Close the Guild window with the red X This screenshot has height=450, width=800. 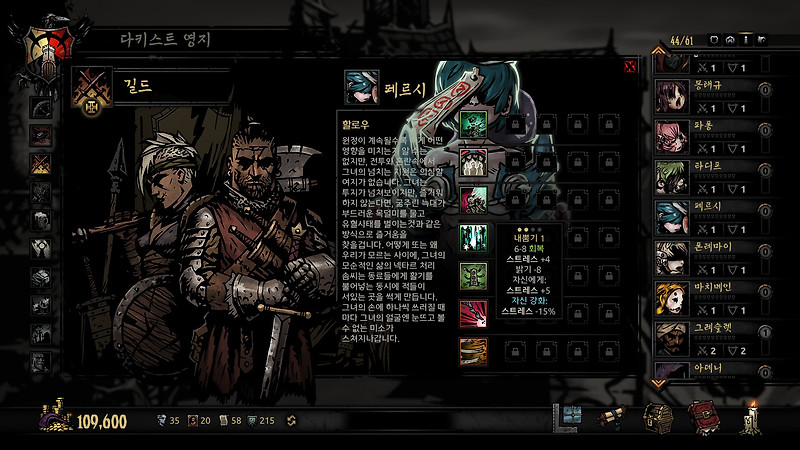click(x=630, y=67)
